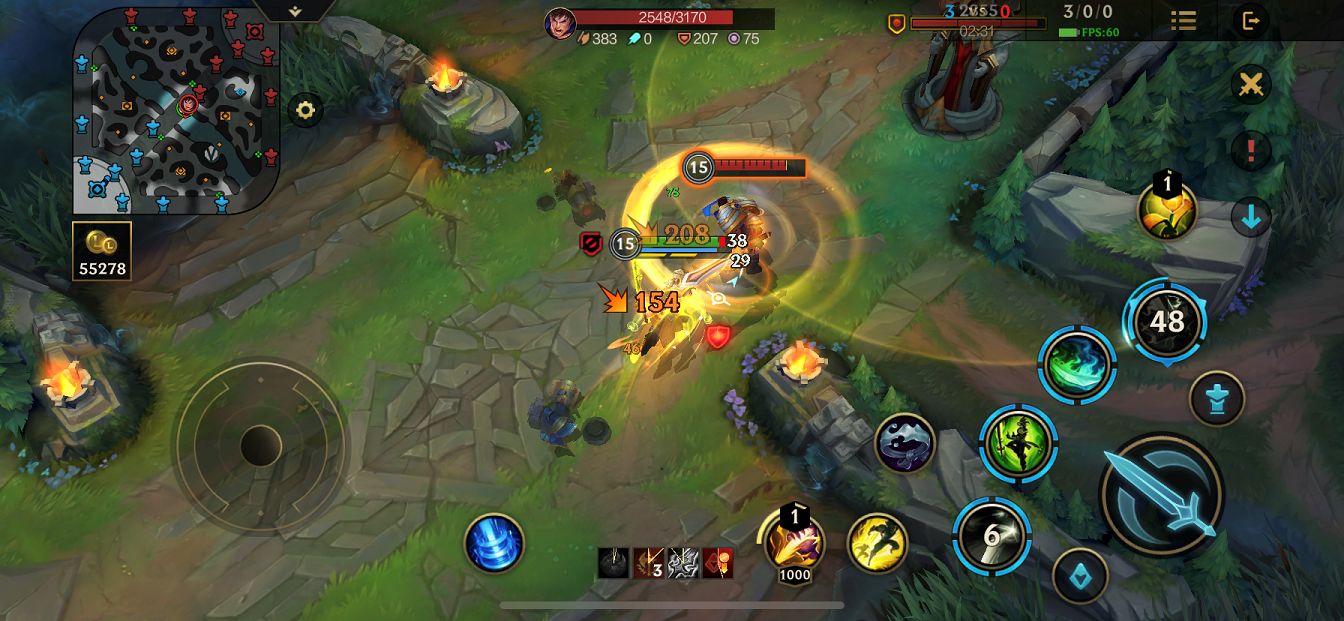Activate the green flame wave ability
The height and width of the screenshot is (621, 1344).
point(1077,365)
